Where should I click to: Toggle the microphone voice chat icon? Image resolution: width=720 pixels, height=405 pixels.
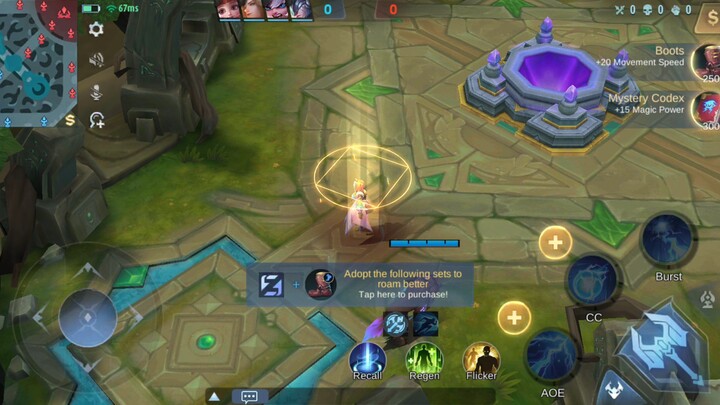(96, 91)
